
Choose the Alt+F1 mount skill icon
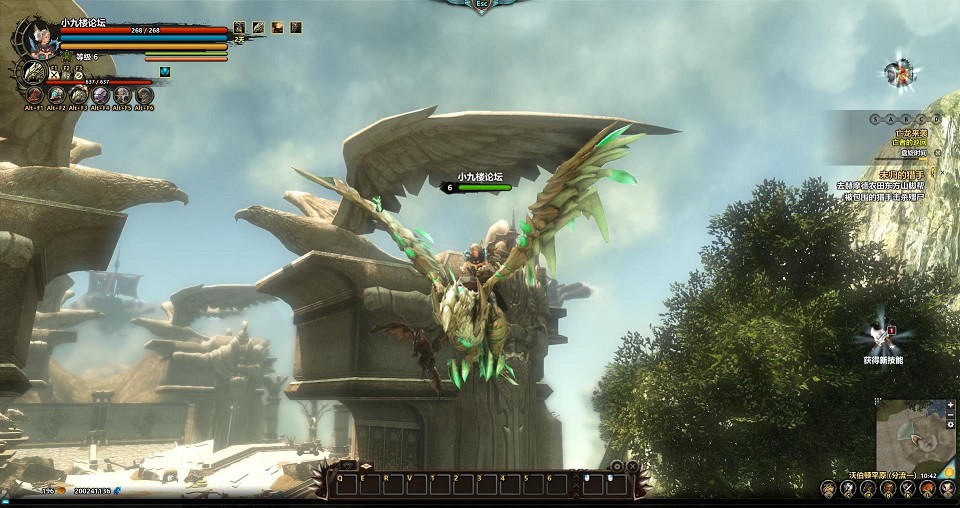(x=34, y=96)
